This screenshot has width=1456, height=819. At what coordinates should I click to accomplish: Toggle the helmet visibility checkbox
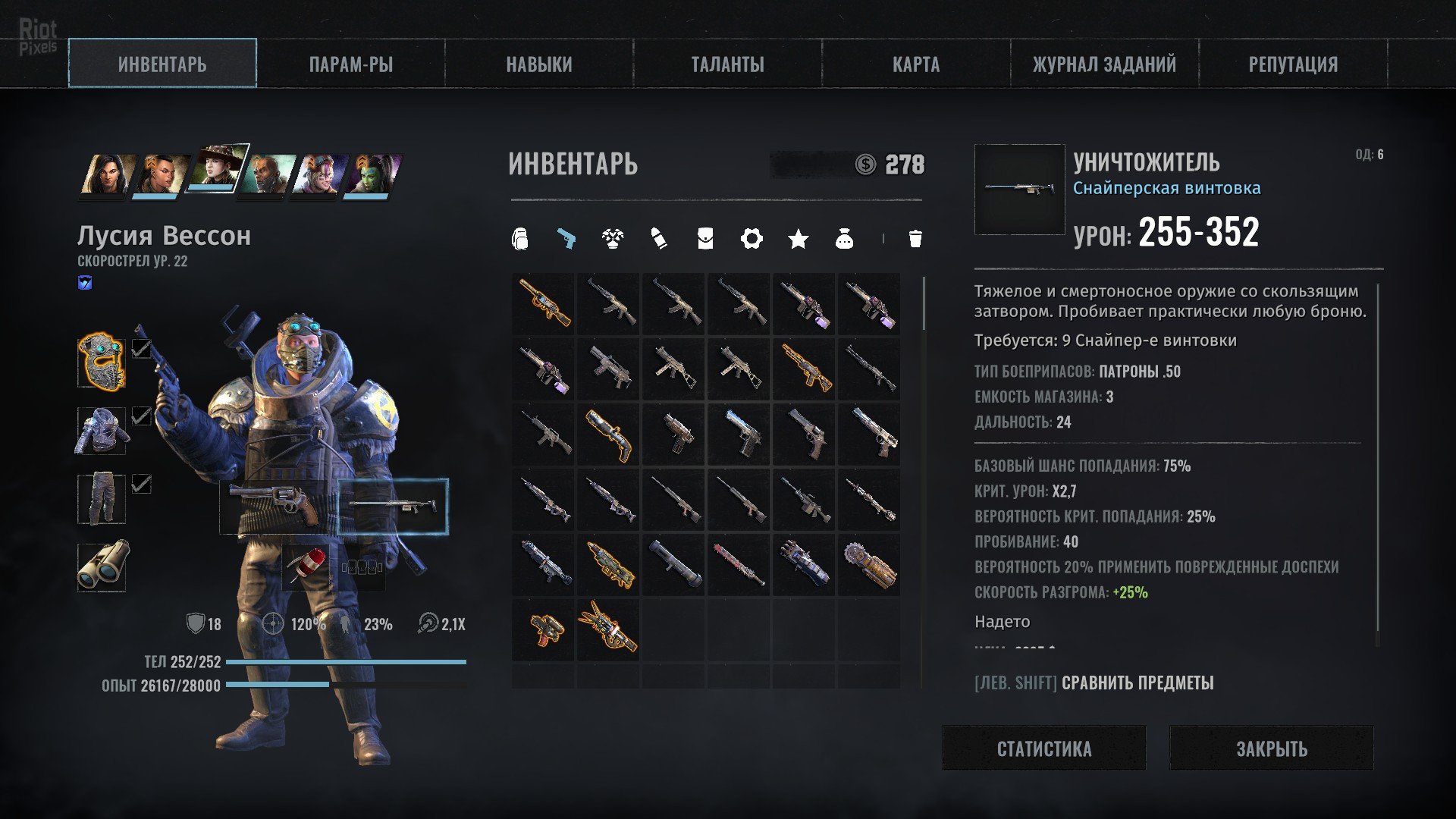(x=141, y=348)
